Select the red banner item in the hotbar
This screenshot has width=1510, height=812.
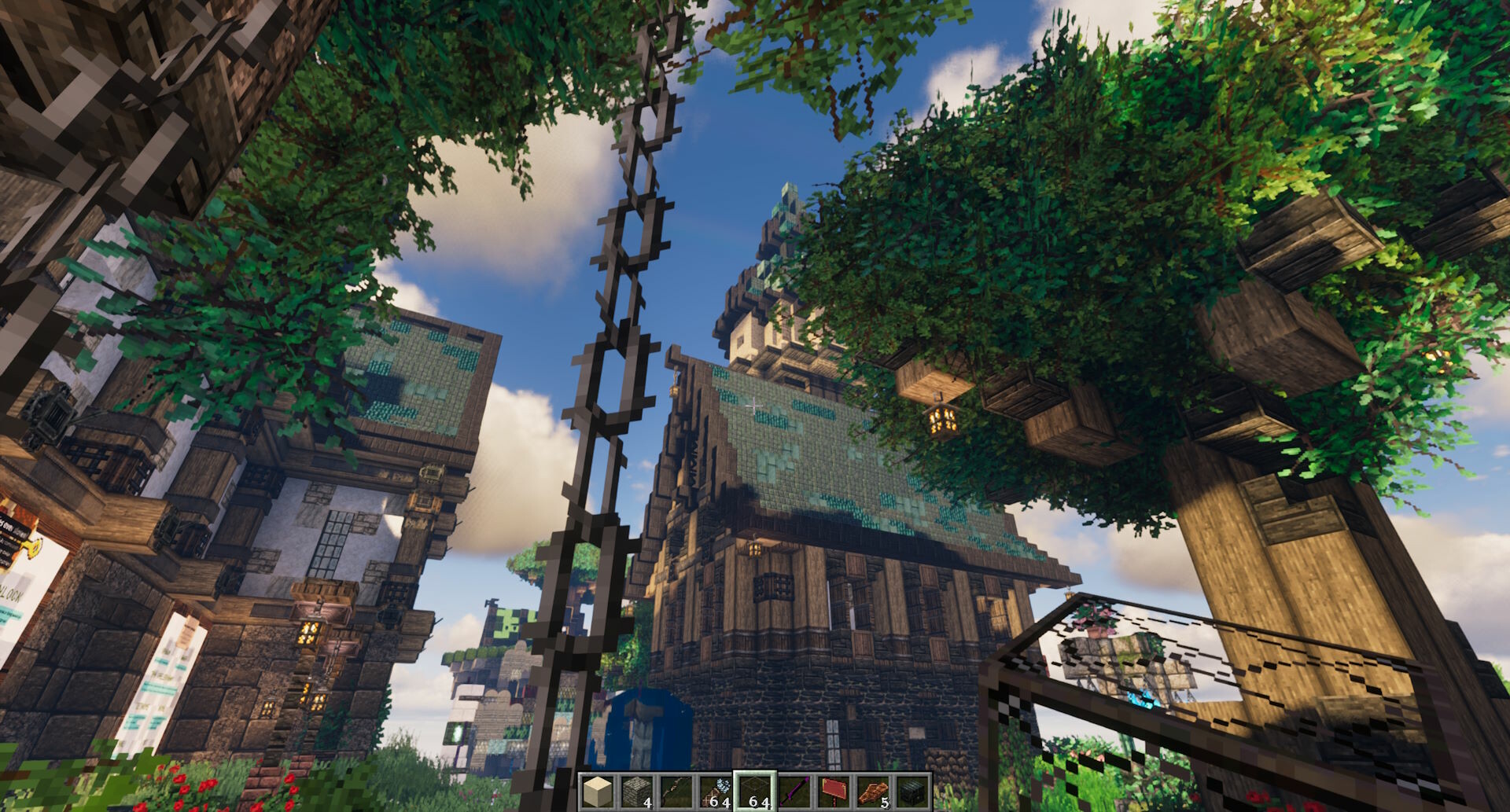coord(834,792)
